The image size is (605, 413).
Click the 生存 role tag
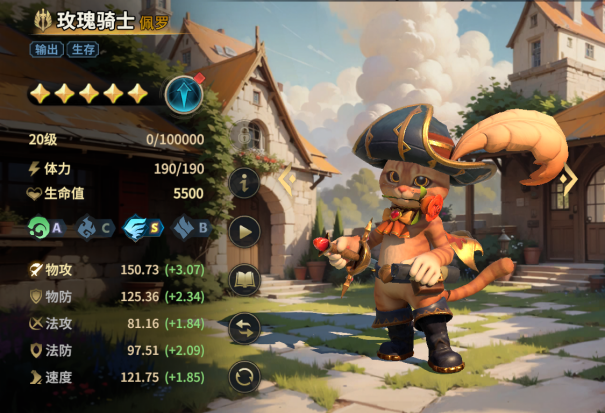point(84,49)
